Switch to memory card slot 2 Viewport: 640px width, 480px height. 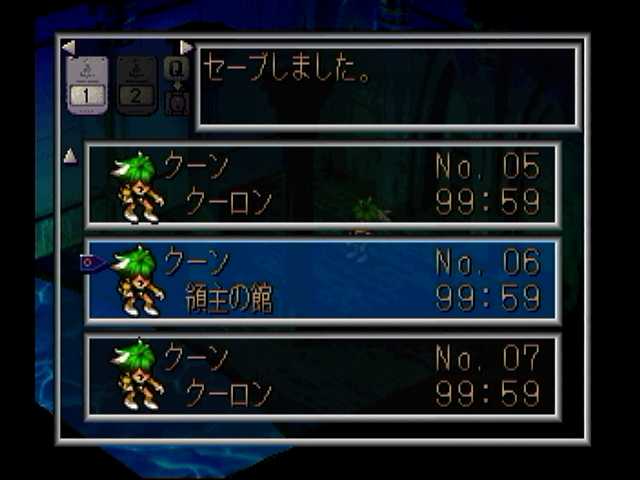coord(137,83)
